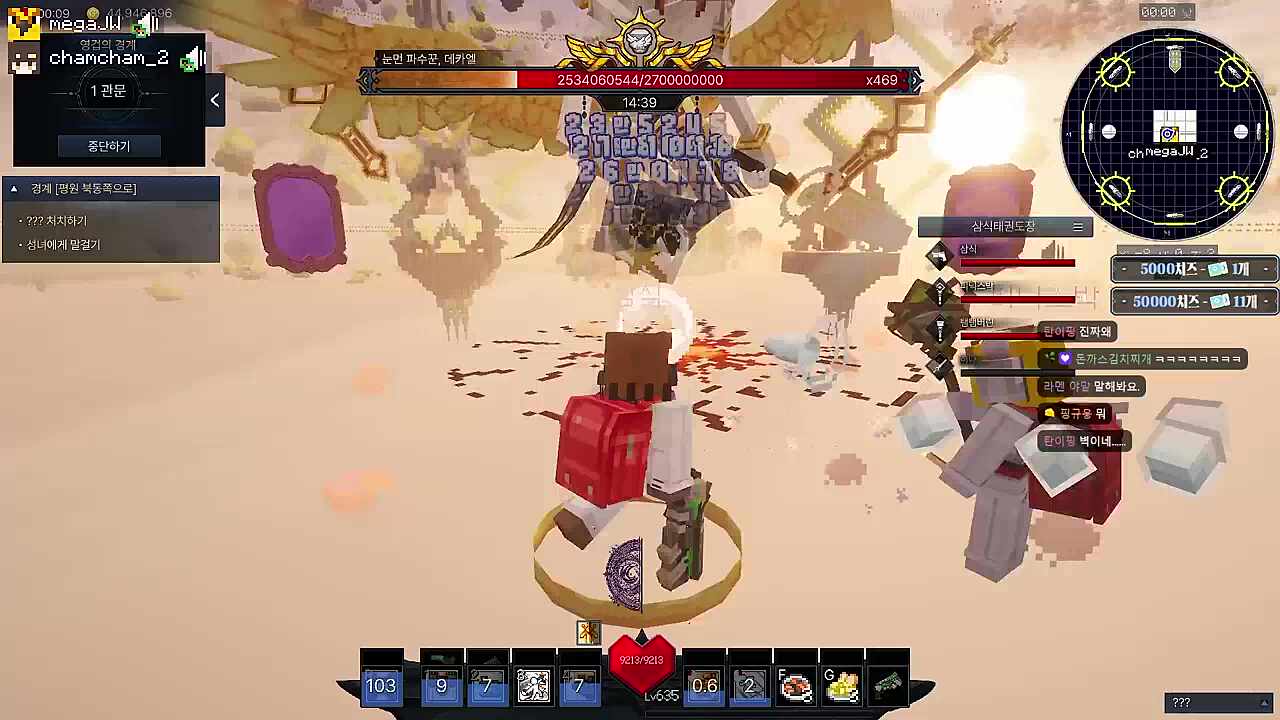Viewport: 1280px width, 720px height.
Task: Select the chamcham_2 player entry
Action: tap(108, 59)
